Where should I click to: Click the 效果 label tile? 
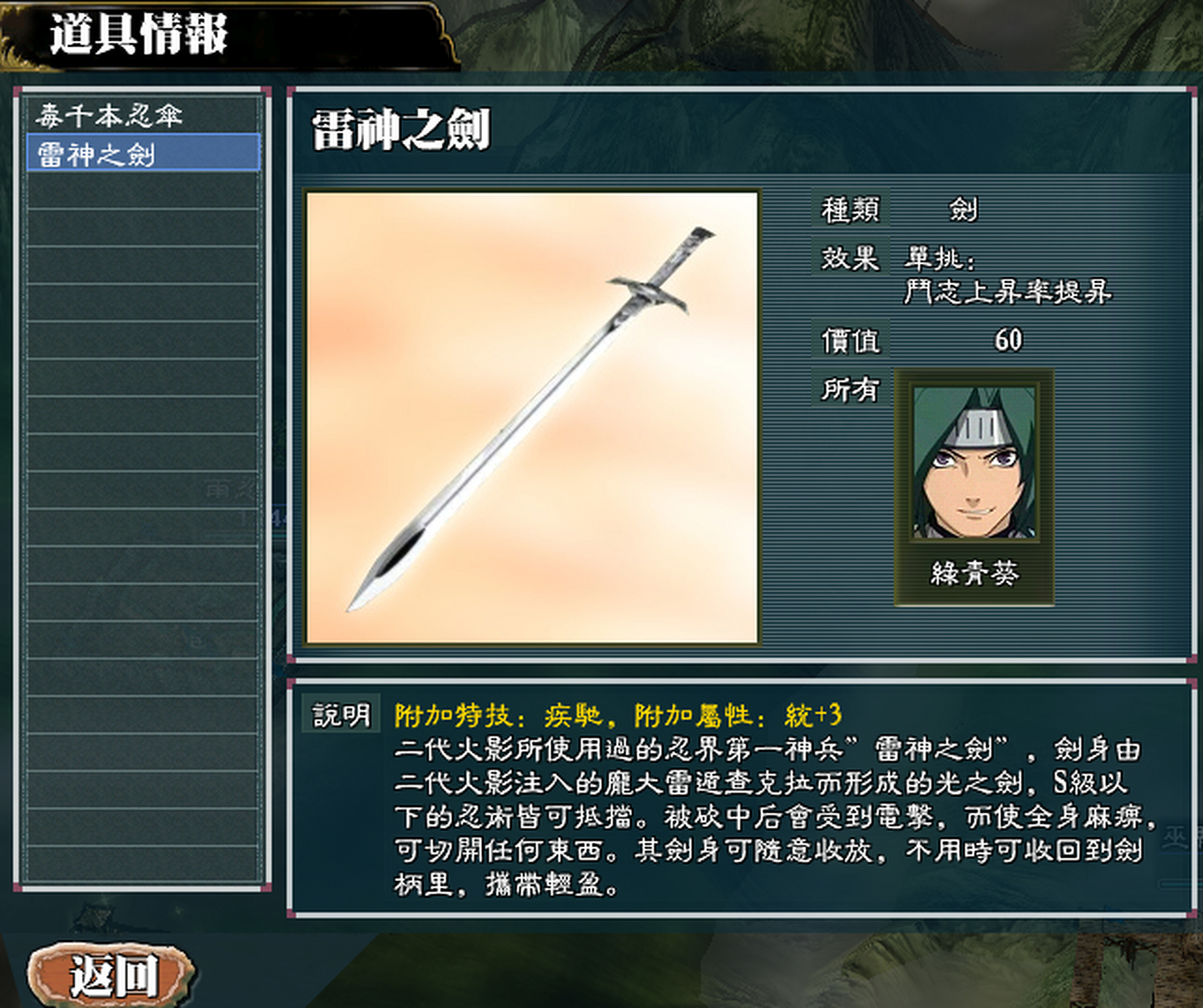(852, 260)
